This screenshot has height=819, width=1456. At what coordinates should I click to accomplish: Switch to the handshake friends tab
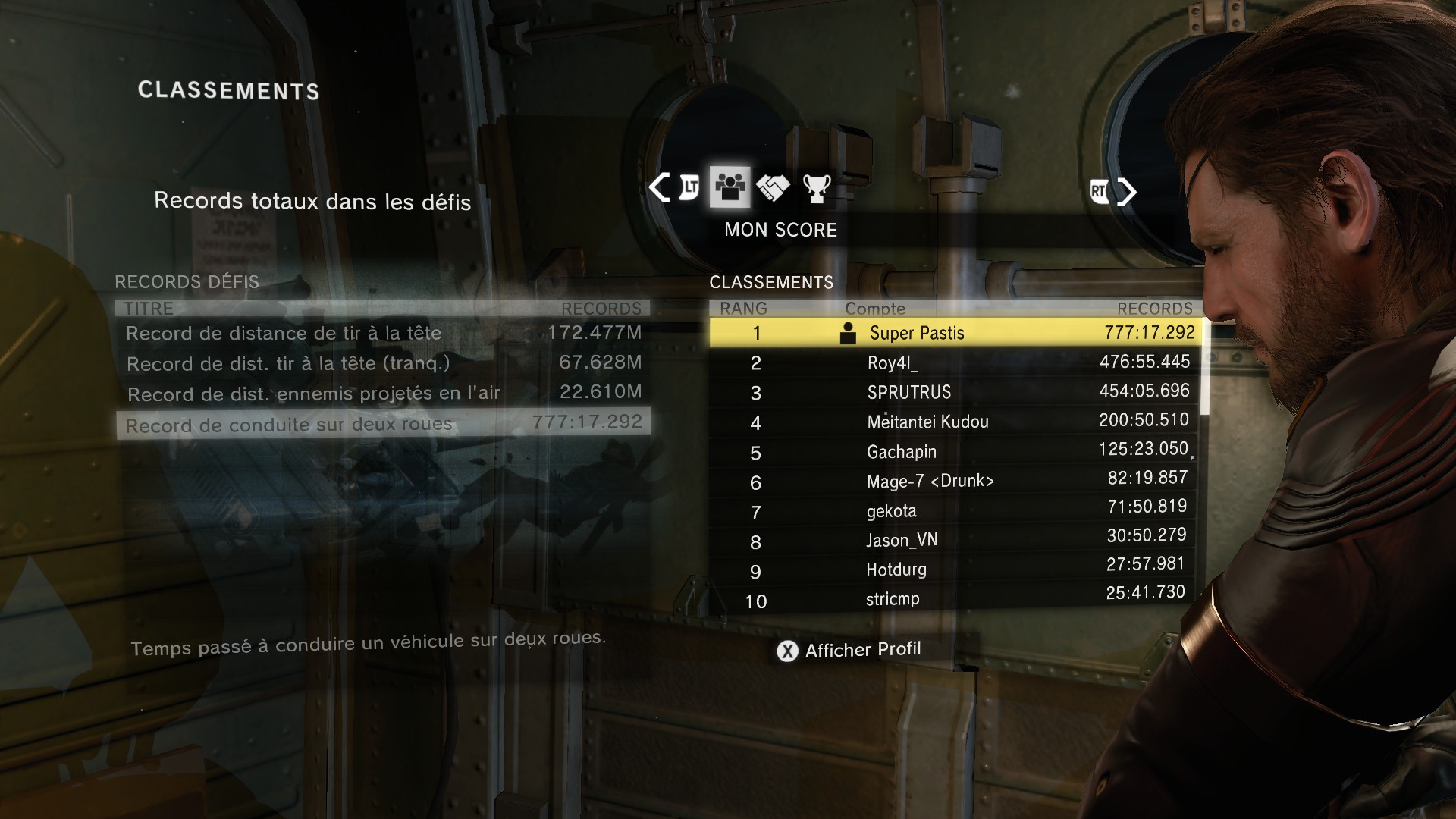tap(773, 188)
